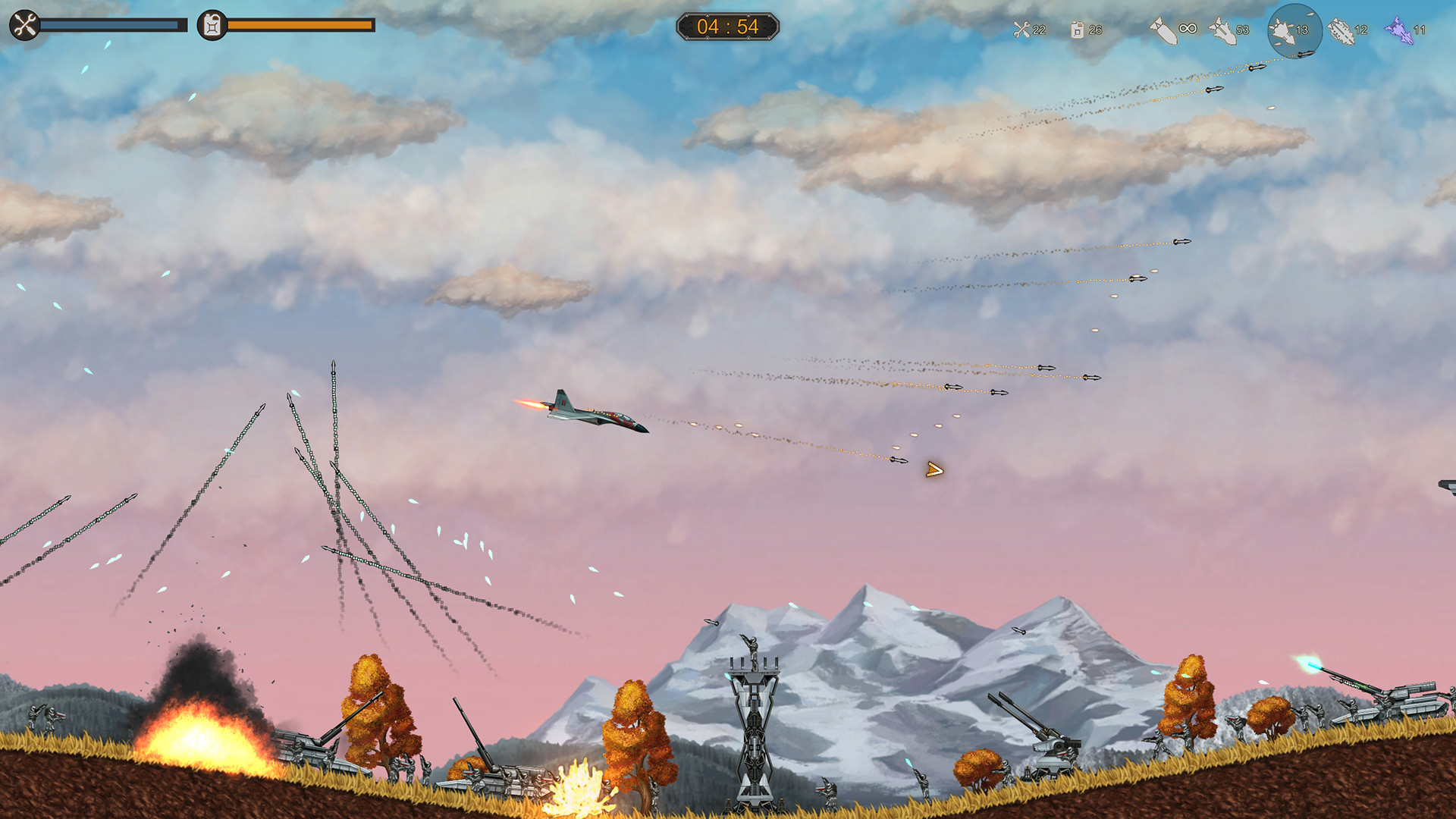Viewport: 1456px width, 819px height.
Task: Click the jerry-can icon on the fuel gauge
Action: 211,24
